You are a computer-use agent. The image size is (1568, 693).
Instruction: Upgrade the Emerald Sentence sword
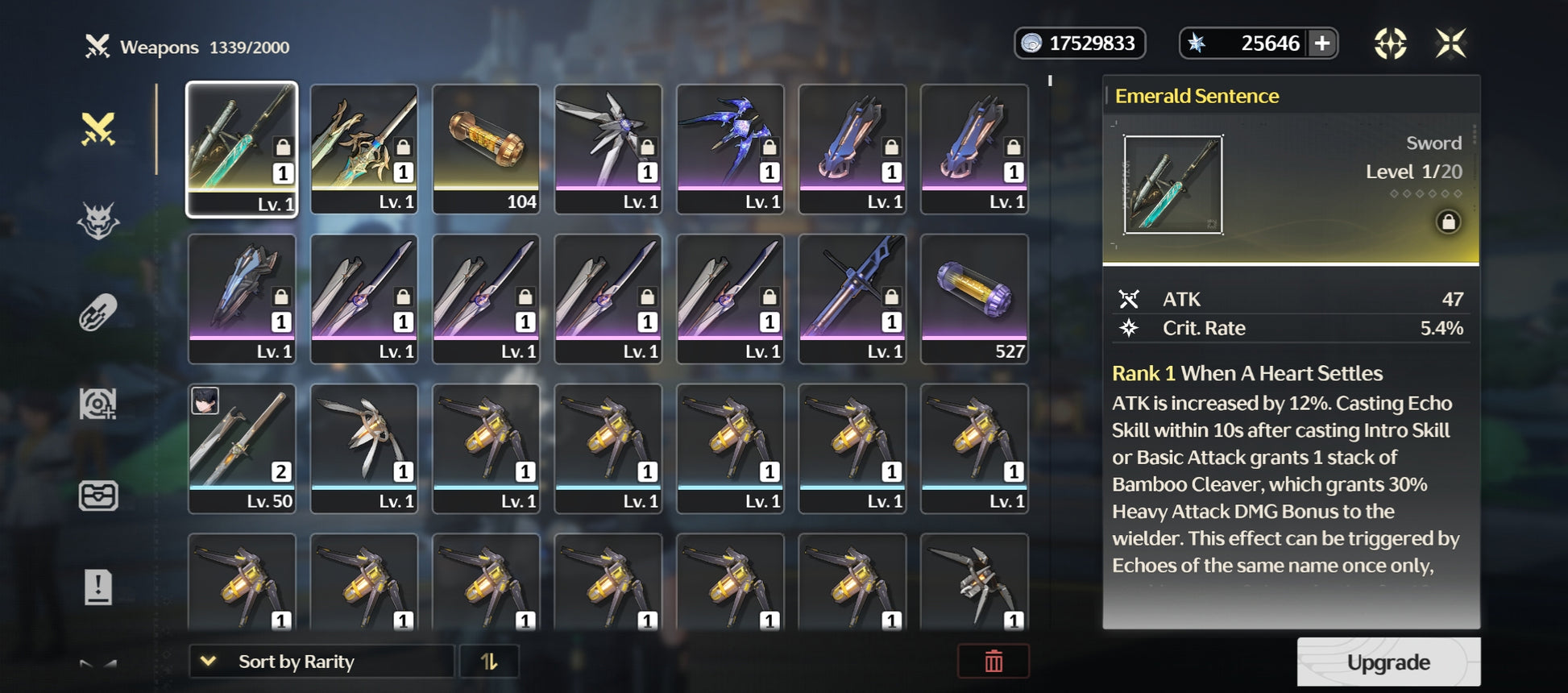click(x=1388, y=662)
